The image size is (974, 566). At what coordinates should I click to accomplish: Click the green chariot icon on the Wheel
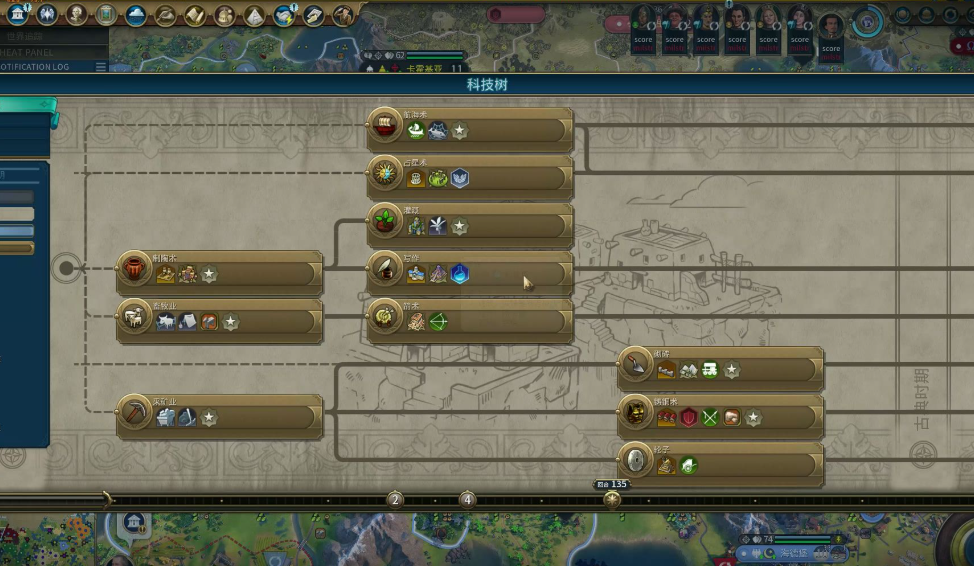pos(688,465)
